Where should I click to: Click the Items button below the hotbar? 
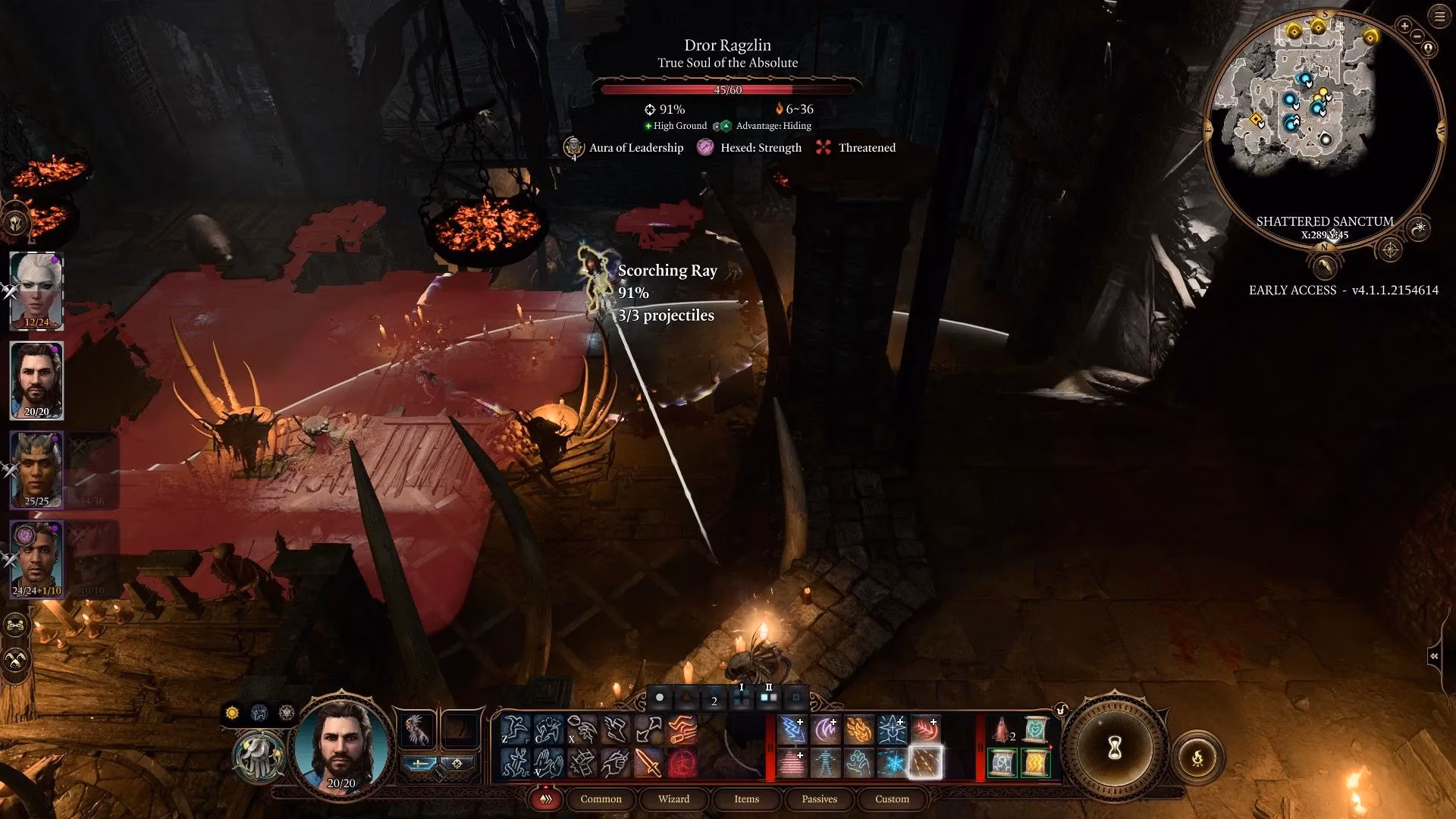[745, 799]
